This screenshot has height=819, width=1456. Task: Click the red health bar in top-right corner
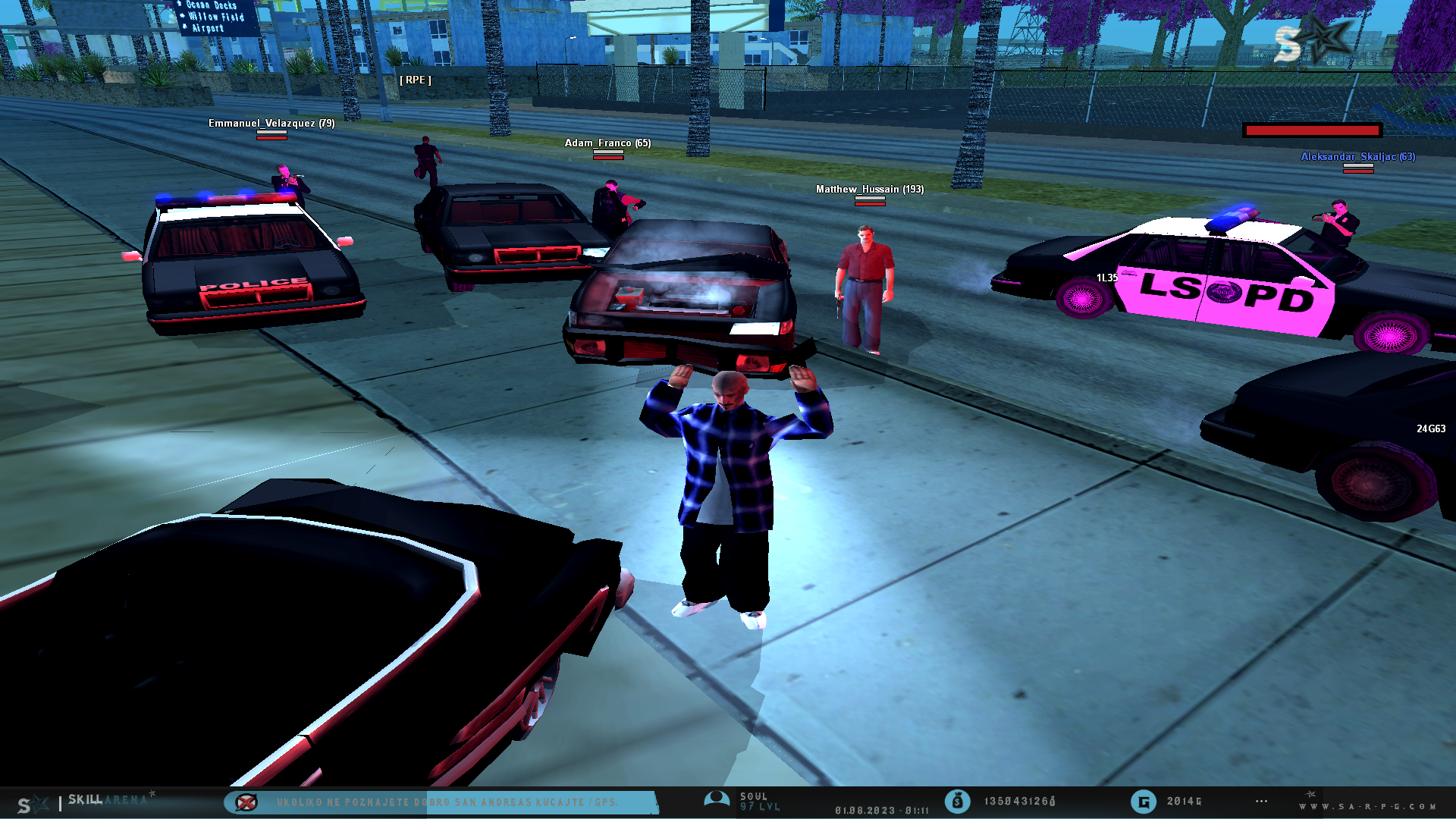point(1311,130)
